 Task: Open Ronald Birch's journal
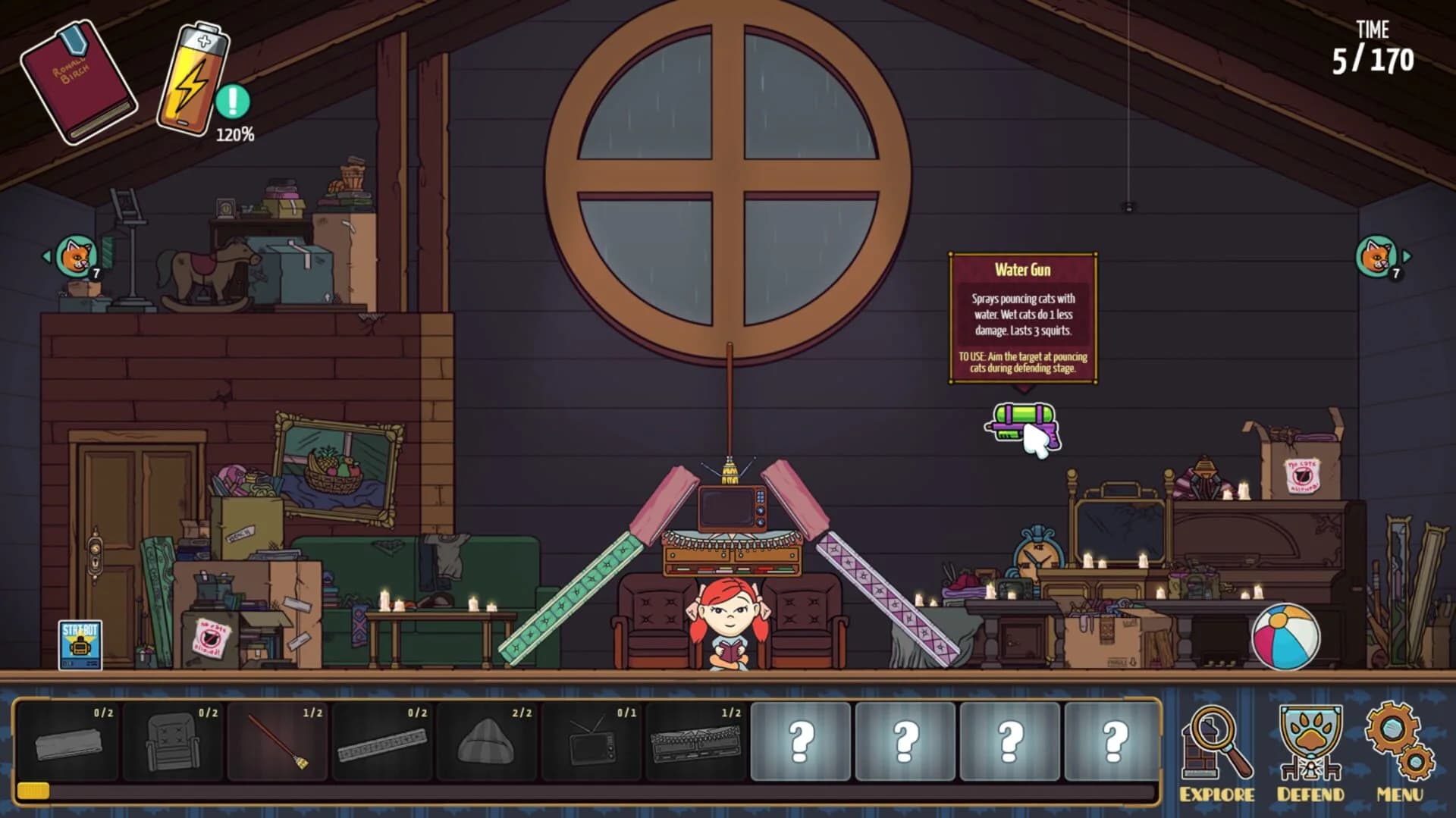pyautogui.click(x=85, y=80)
